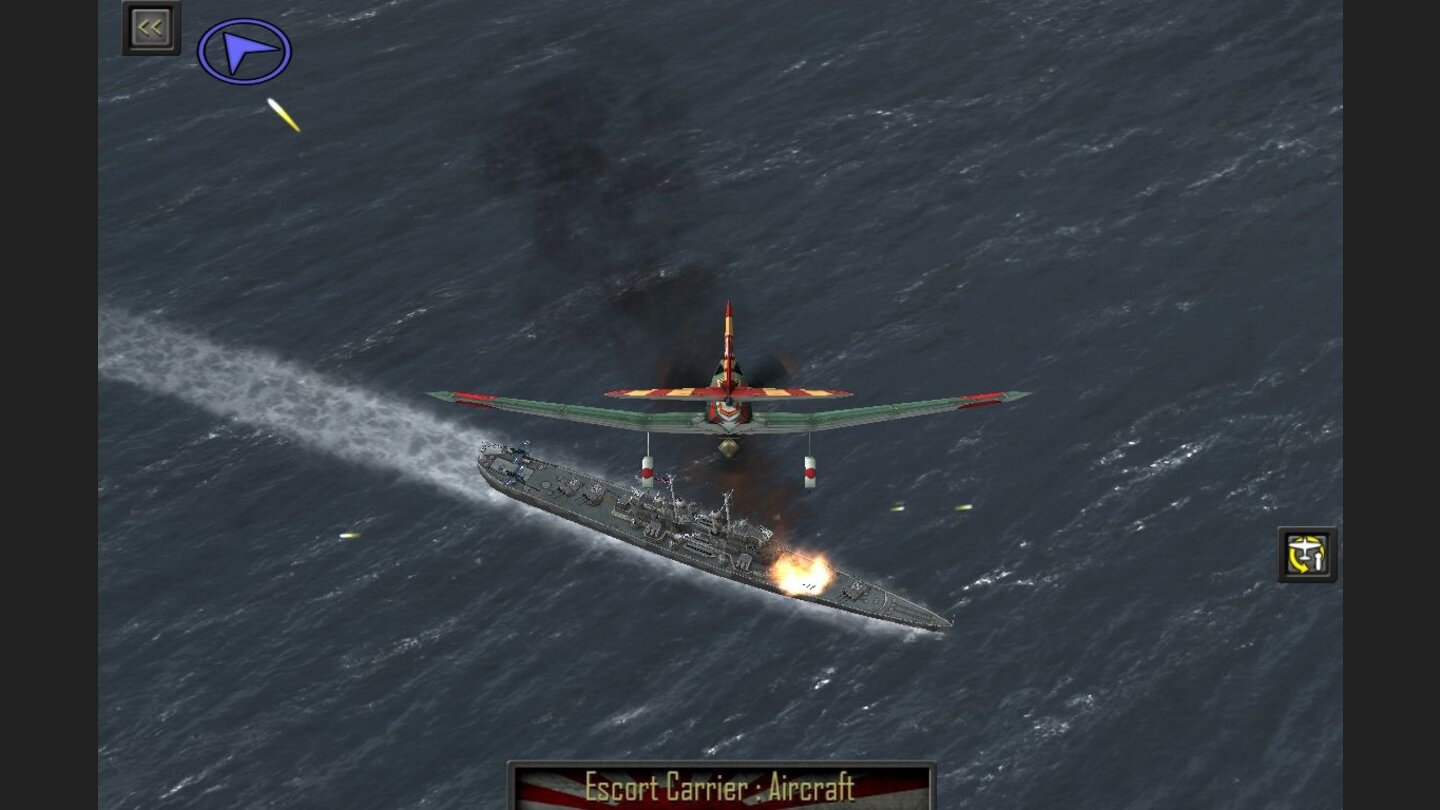Click the bomb symbol inside the weapon-cycle icon
The height and width of the screenshot is (810, 1440).
pos(1319,562)
